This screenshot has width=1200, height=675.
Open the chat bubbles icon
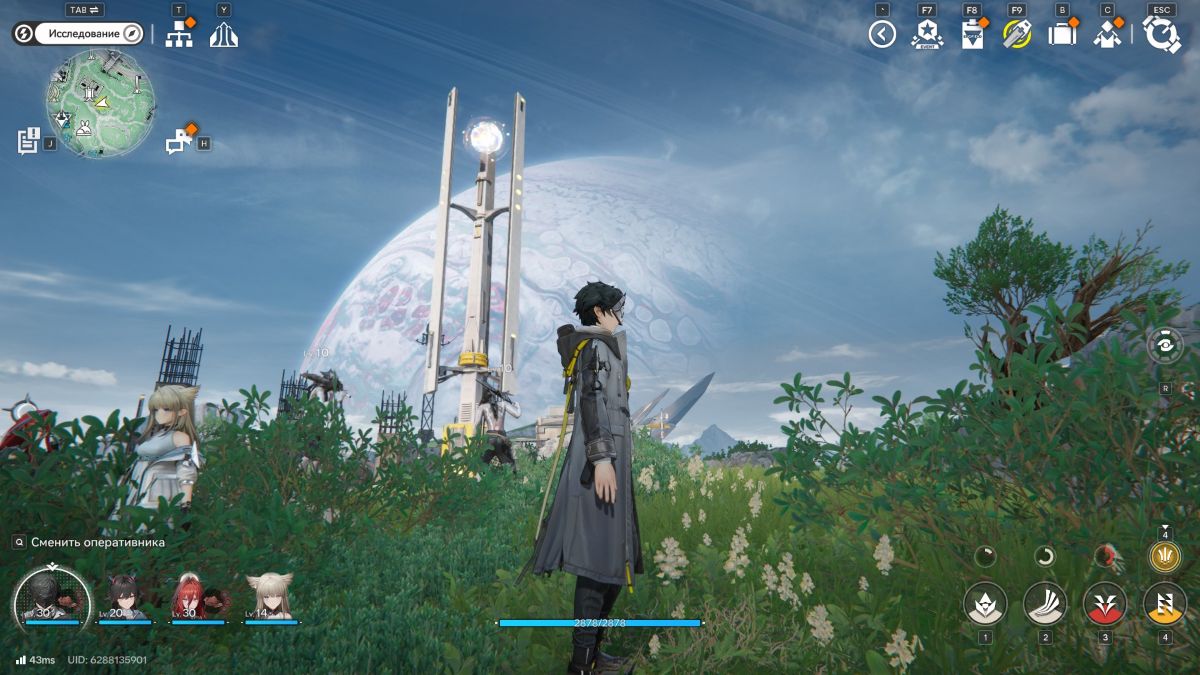click(179, 141)
